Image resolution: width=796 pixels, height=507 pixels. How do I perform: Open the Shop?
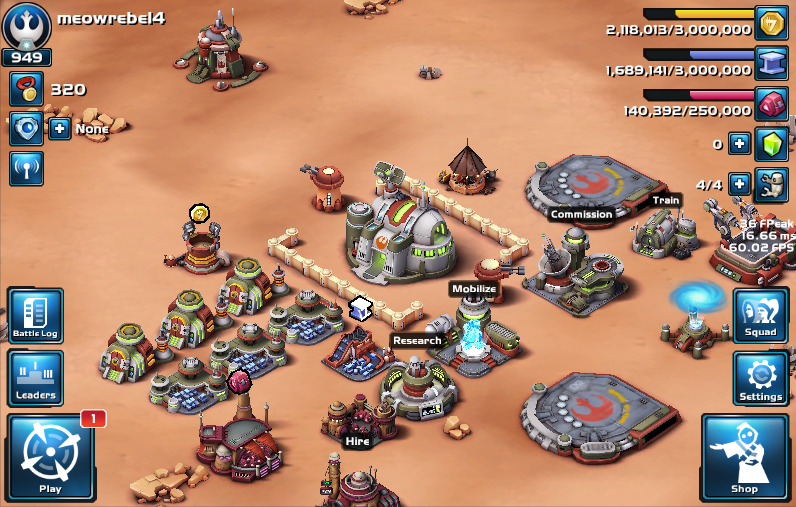pyautogui.click(x=744, y=457)
